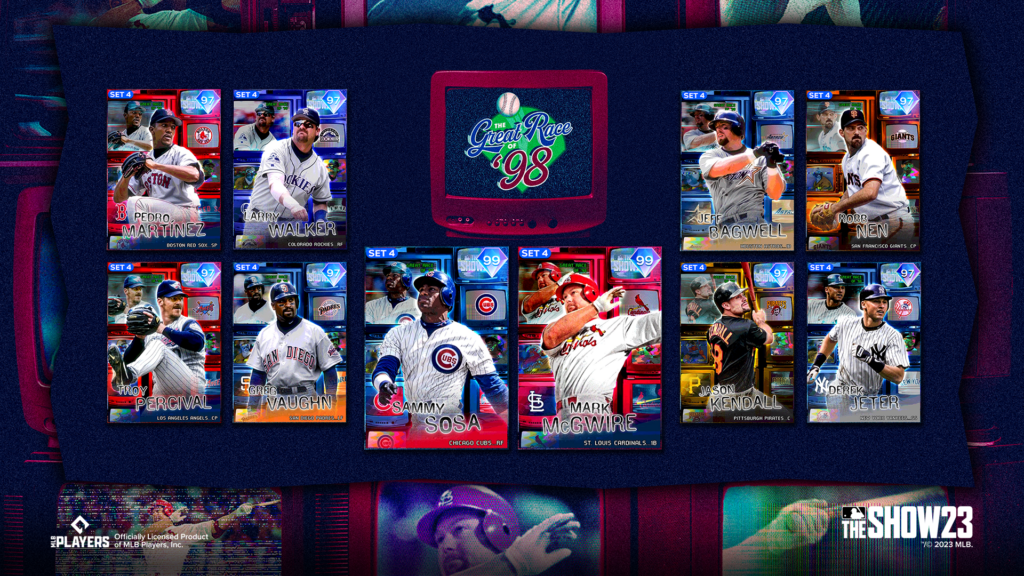
Task: Pick the Greg Vaughn San Diego card
Action: click(x=290, y=342)
